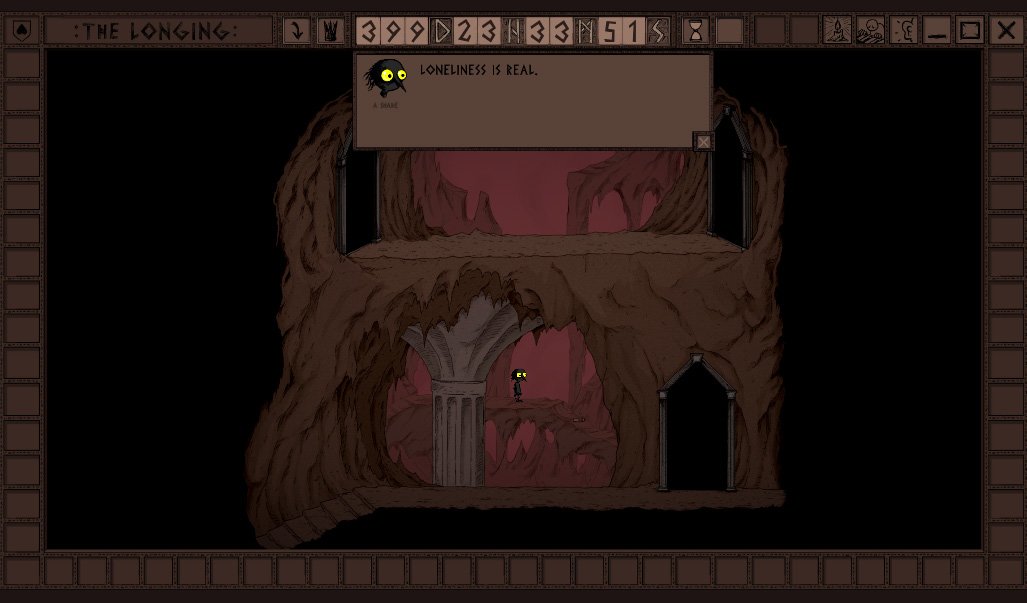1027x603 pixels.
Task: Toggle the maximize window button
Action: [971, 31]
